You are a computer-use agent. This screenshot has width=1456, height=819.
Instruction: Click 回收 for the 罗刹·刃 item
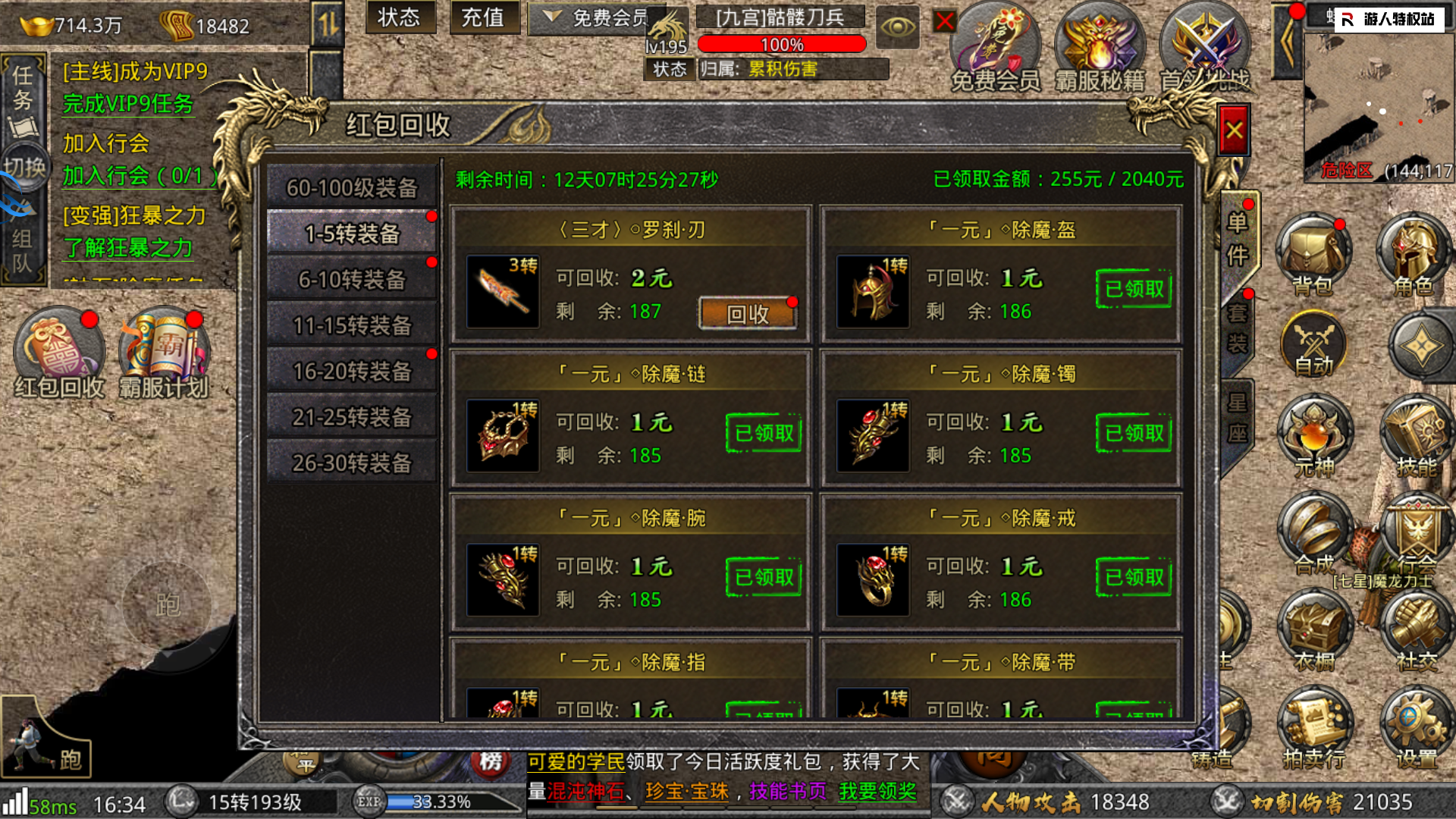tap(747, 313)
